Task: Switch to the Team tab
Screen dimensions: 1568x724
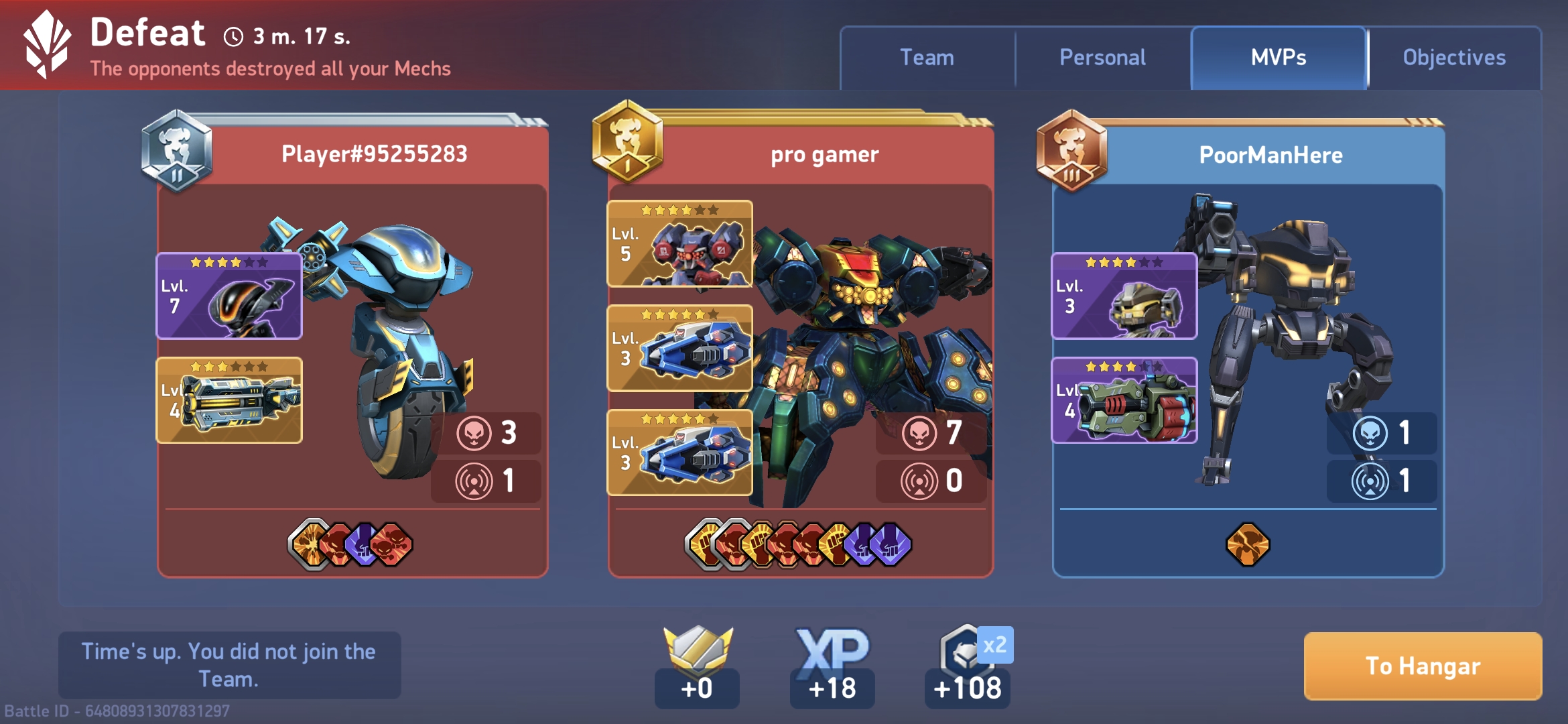Action: coord(927,58)
